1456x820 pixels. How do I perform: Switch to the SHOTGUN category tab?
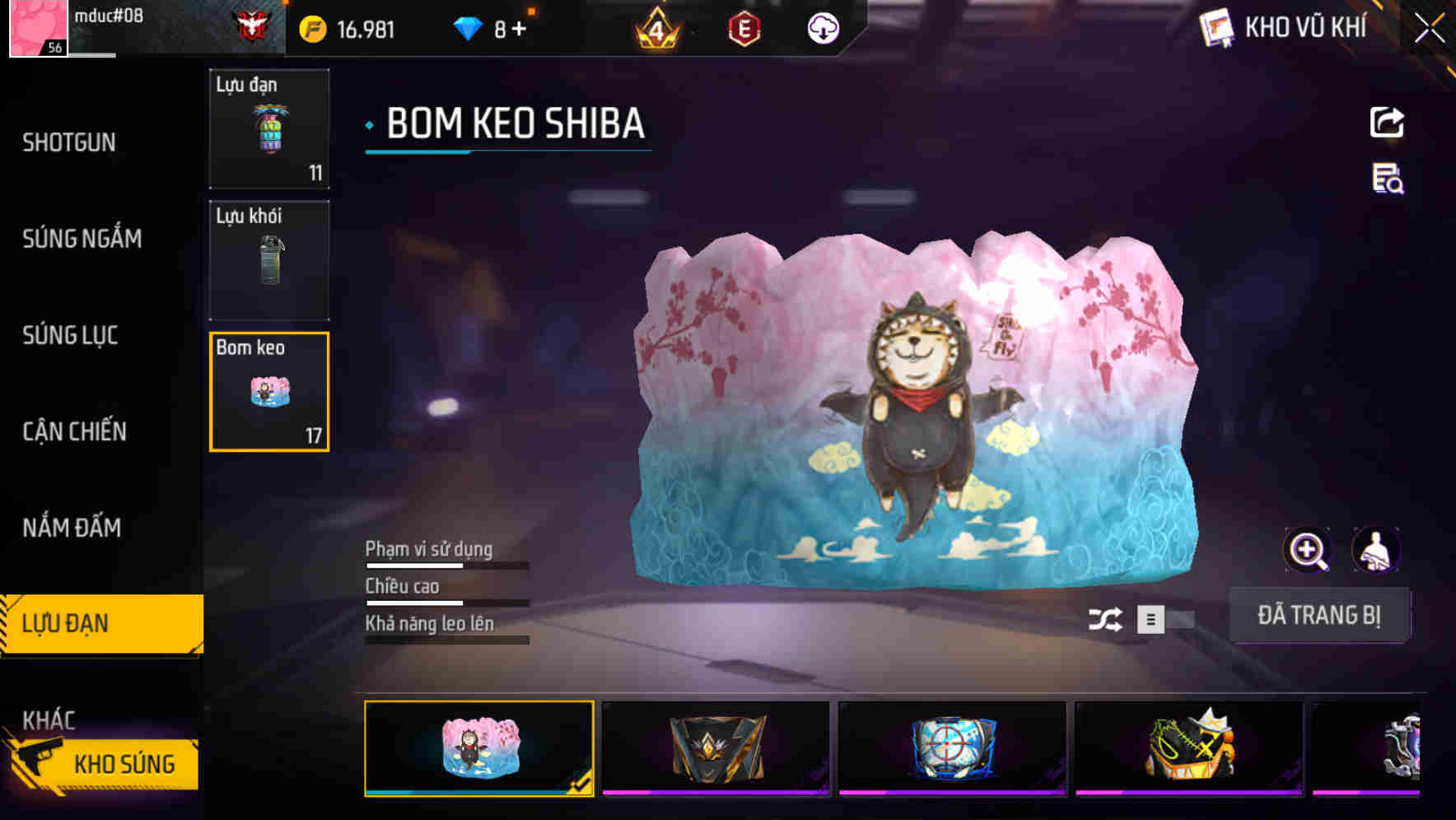[68, 142]
